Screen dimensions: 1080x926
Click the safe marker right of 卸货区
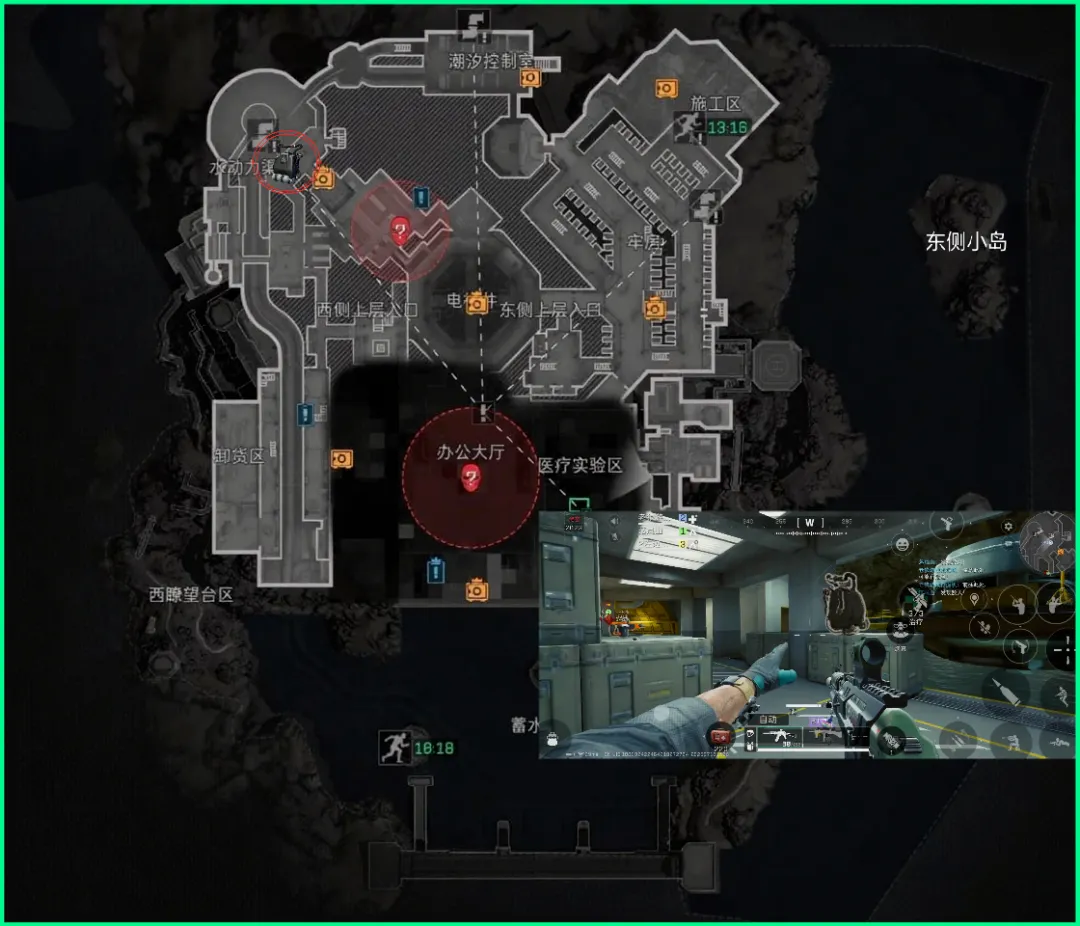(x=341, y=458)
